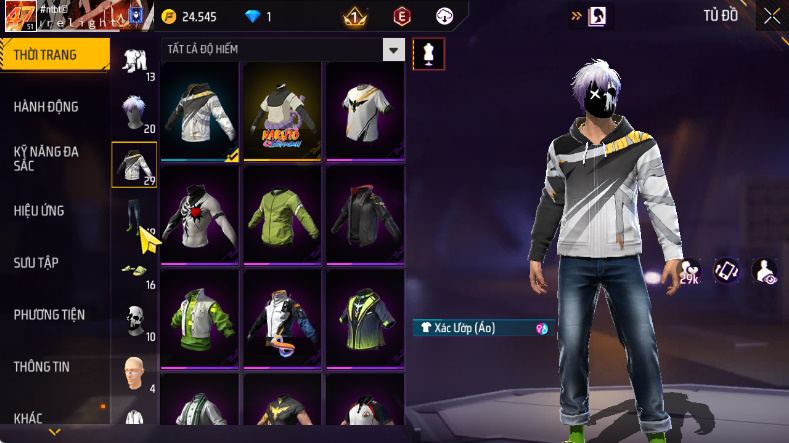This screenshot has height=443, width=789.
Task: Open the pants subcategory
Action: (x=133, y=215)
